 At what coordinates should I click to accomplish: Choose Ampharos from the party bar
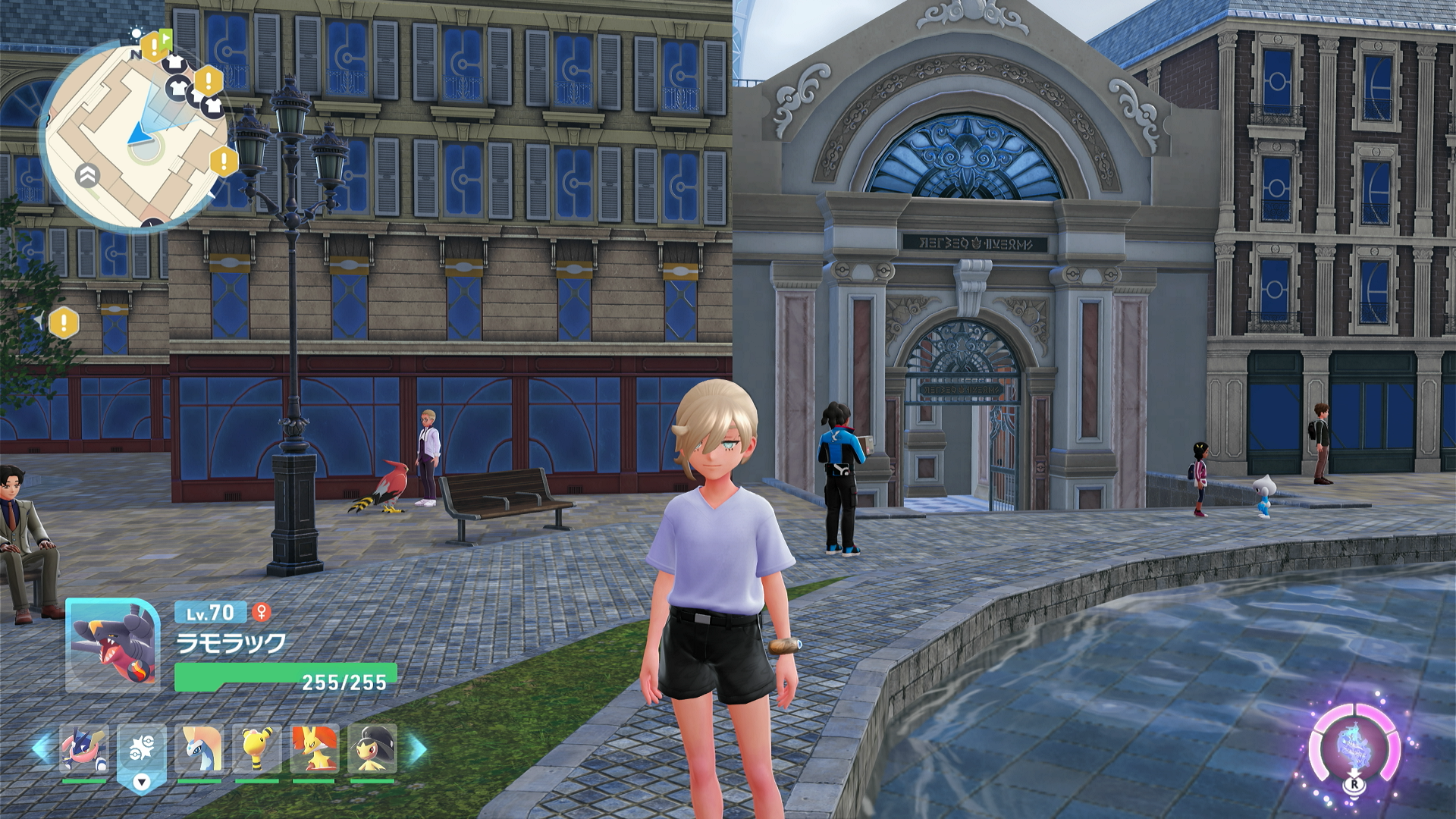tap(256, 748)
